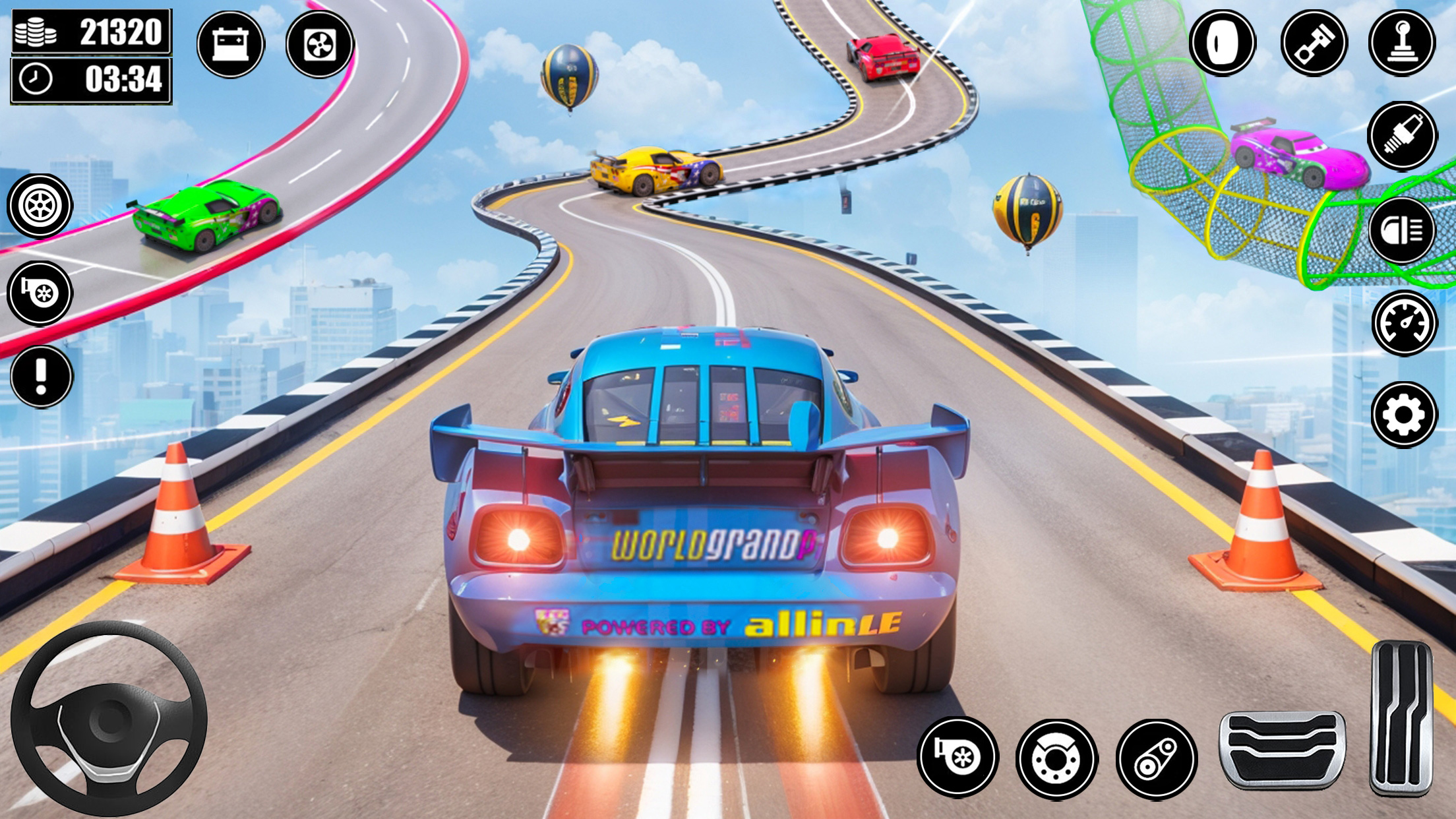Click the steering wheel control
Viewport: 1456px width, 819px height.
pos(109,719)
